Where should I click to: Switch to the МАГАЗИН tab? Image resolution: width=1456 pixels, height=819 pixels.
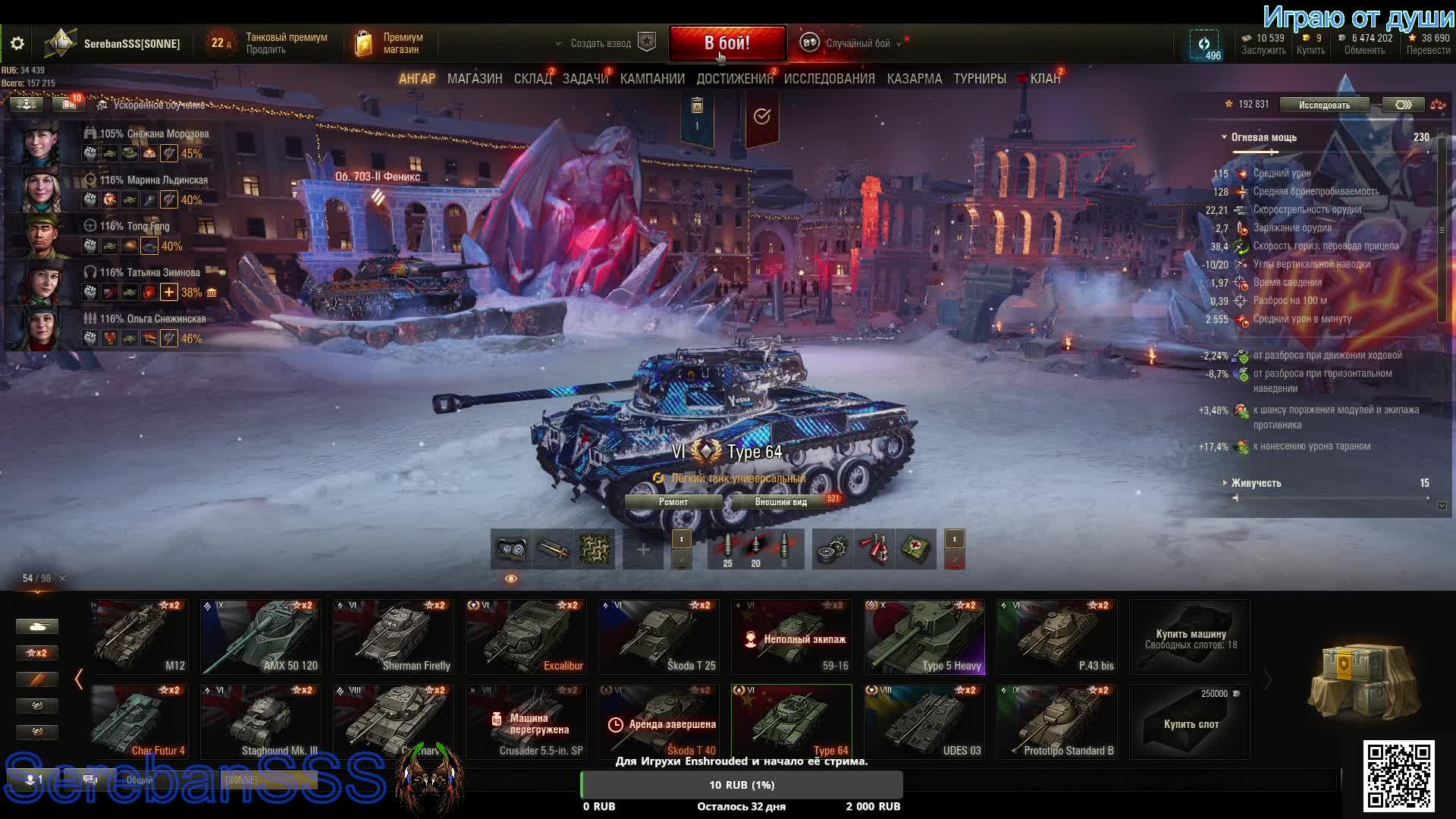coord(475,79)
